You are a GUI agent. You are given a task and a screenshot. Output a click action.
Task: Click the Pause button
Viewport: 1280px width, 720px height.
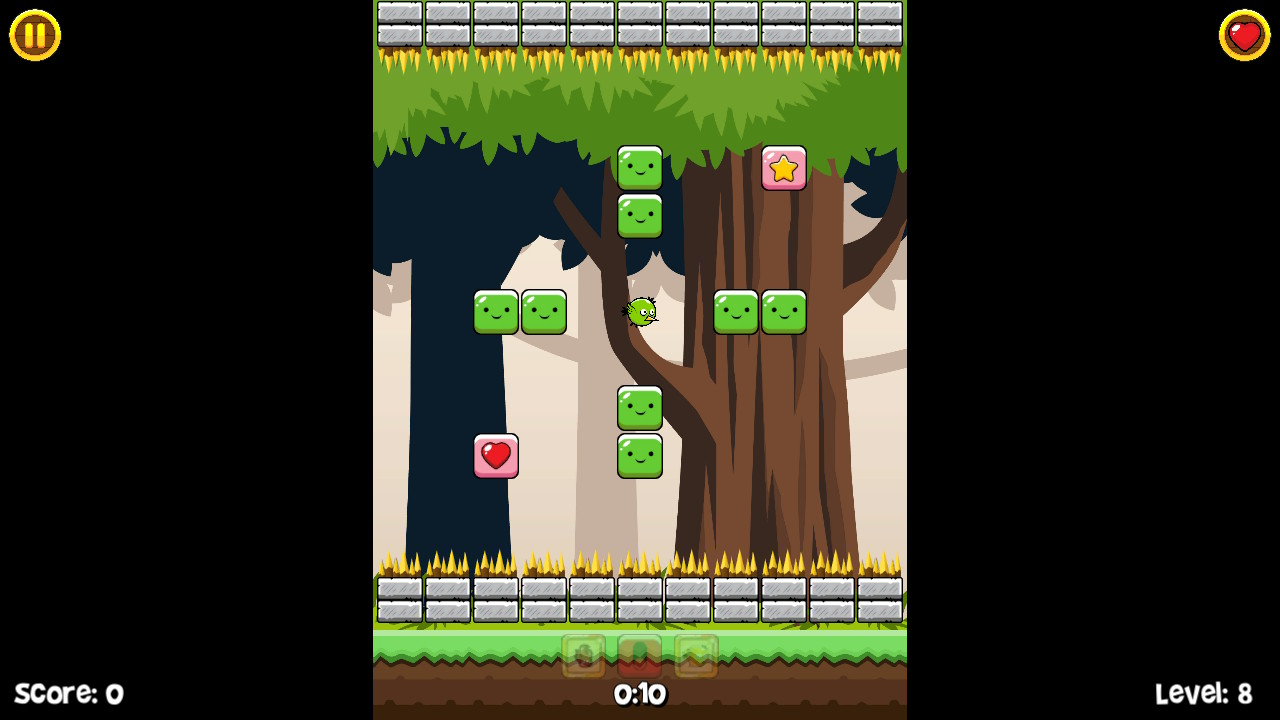click(33, 35)
